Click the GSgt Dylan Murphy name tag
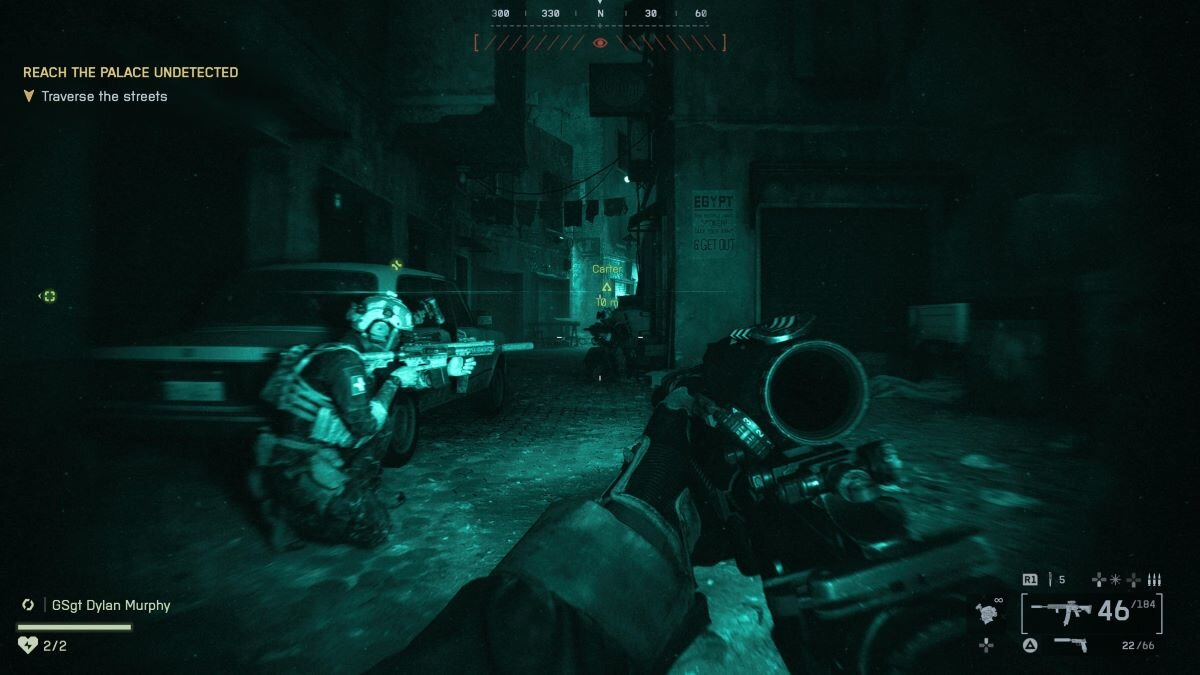 click(x=106, y=605)
